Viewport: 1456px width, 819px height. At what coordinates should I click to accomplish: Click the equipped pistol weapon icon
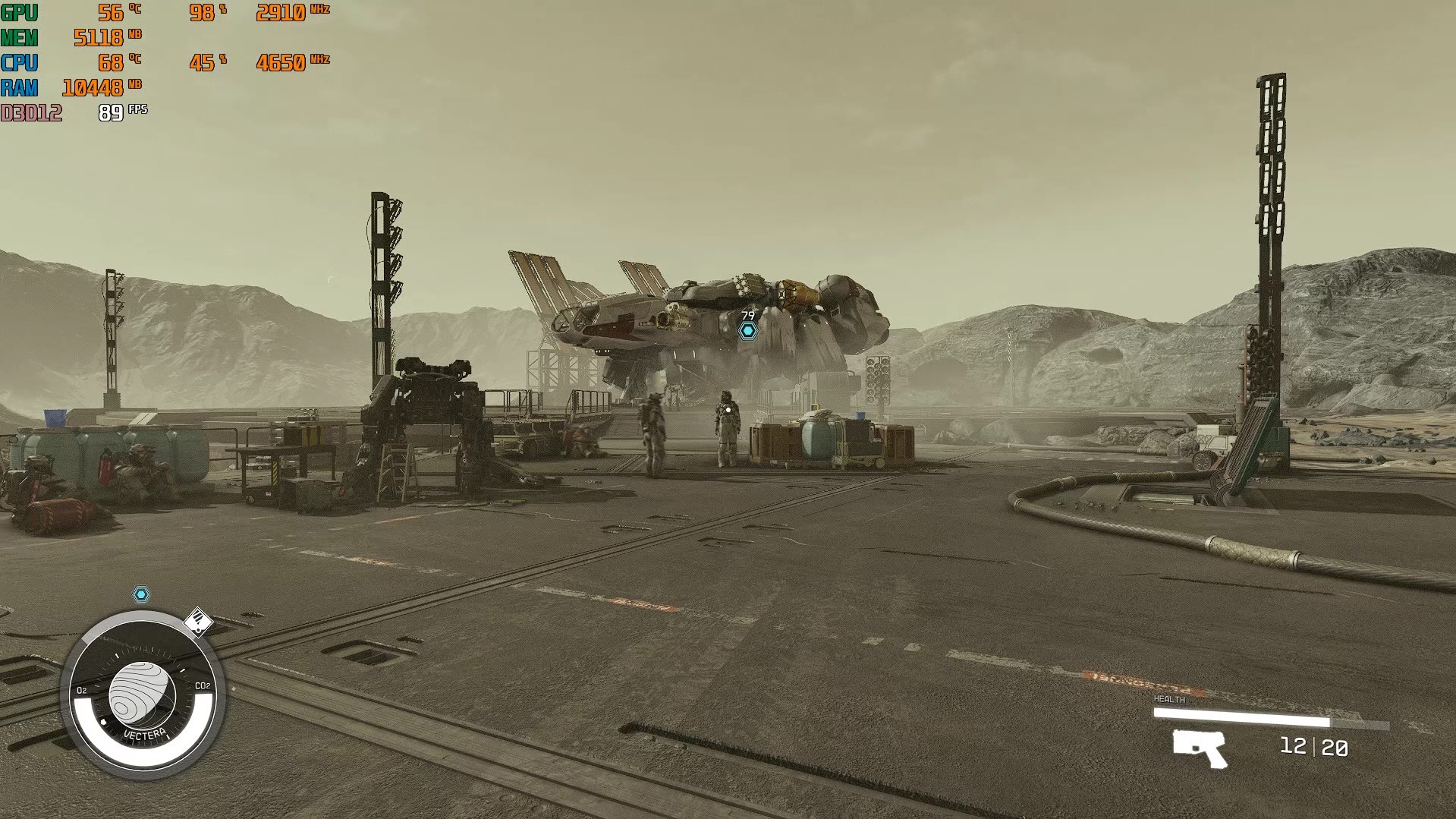click(x=1199, y=748)
